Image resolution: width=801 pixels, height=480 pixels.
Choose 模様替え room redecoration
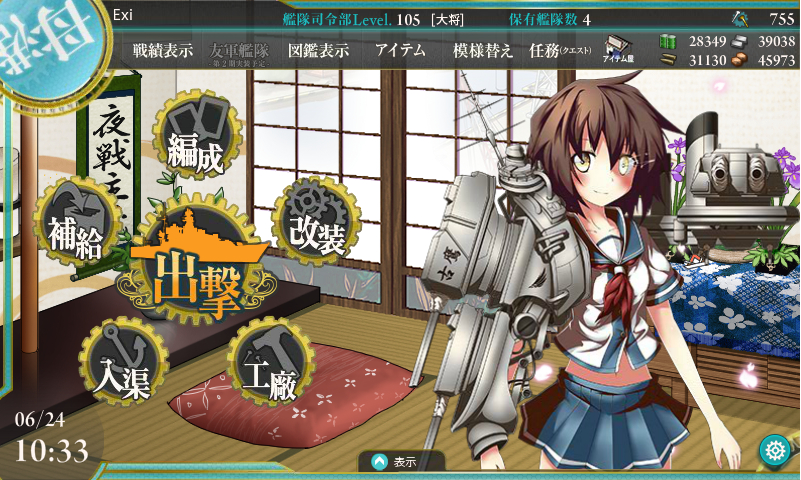[x=482, y=51]
